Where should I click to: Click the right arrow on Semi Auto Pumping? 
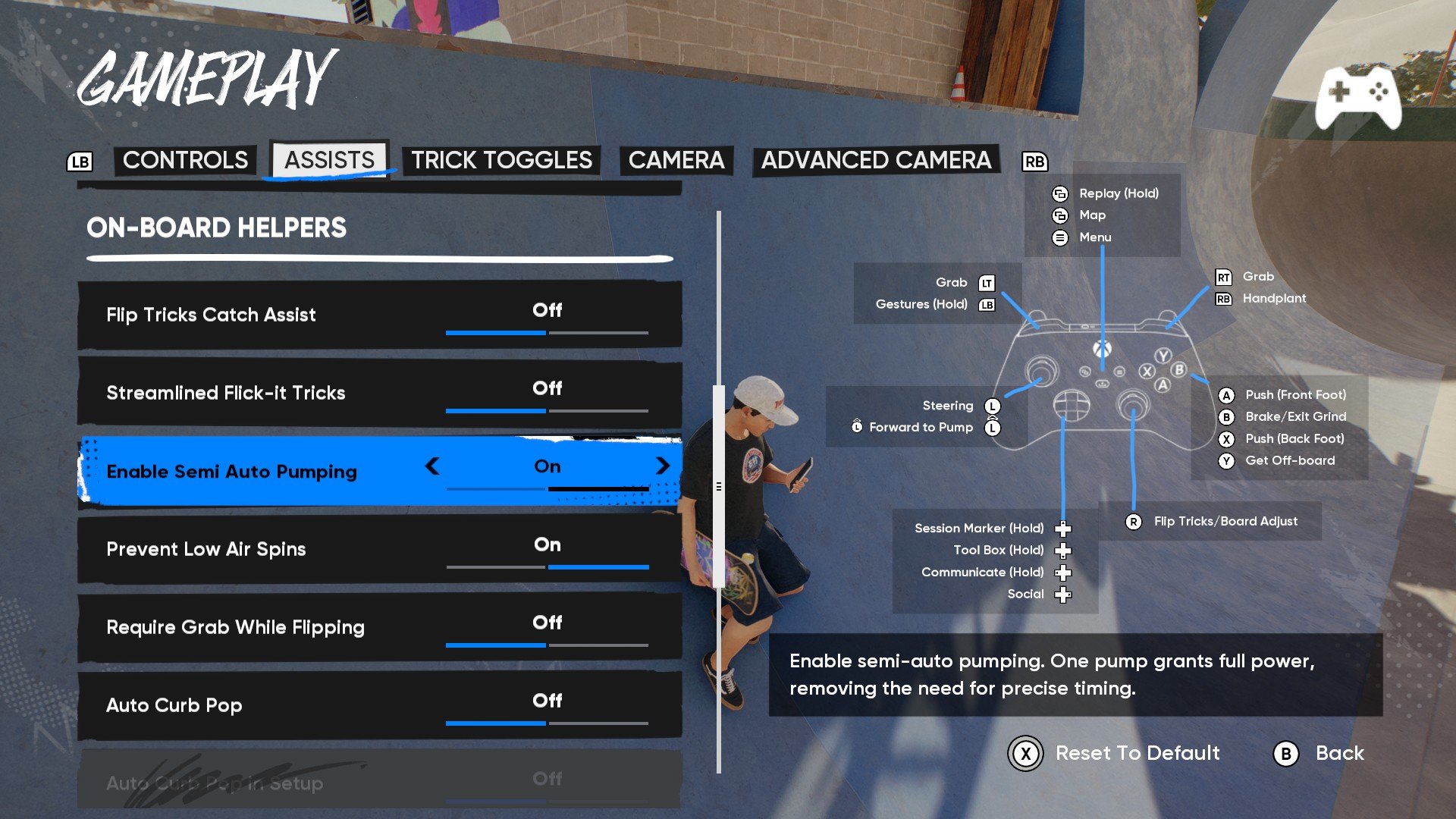[663, 466]
